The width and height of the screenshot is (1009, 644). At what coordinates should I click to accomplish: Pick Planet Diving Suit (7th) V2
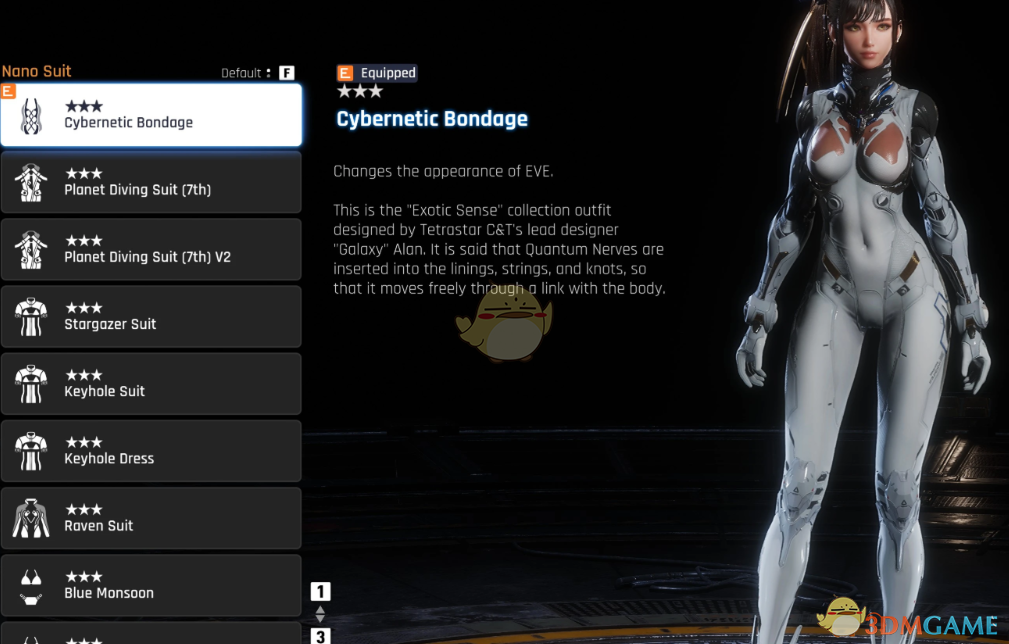pos(151,249)
